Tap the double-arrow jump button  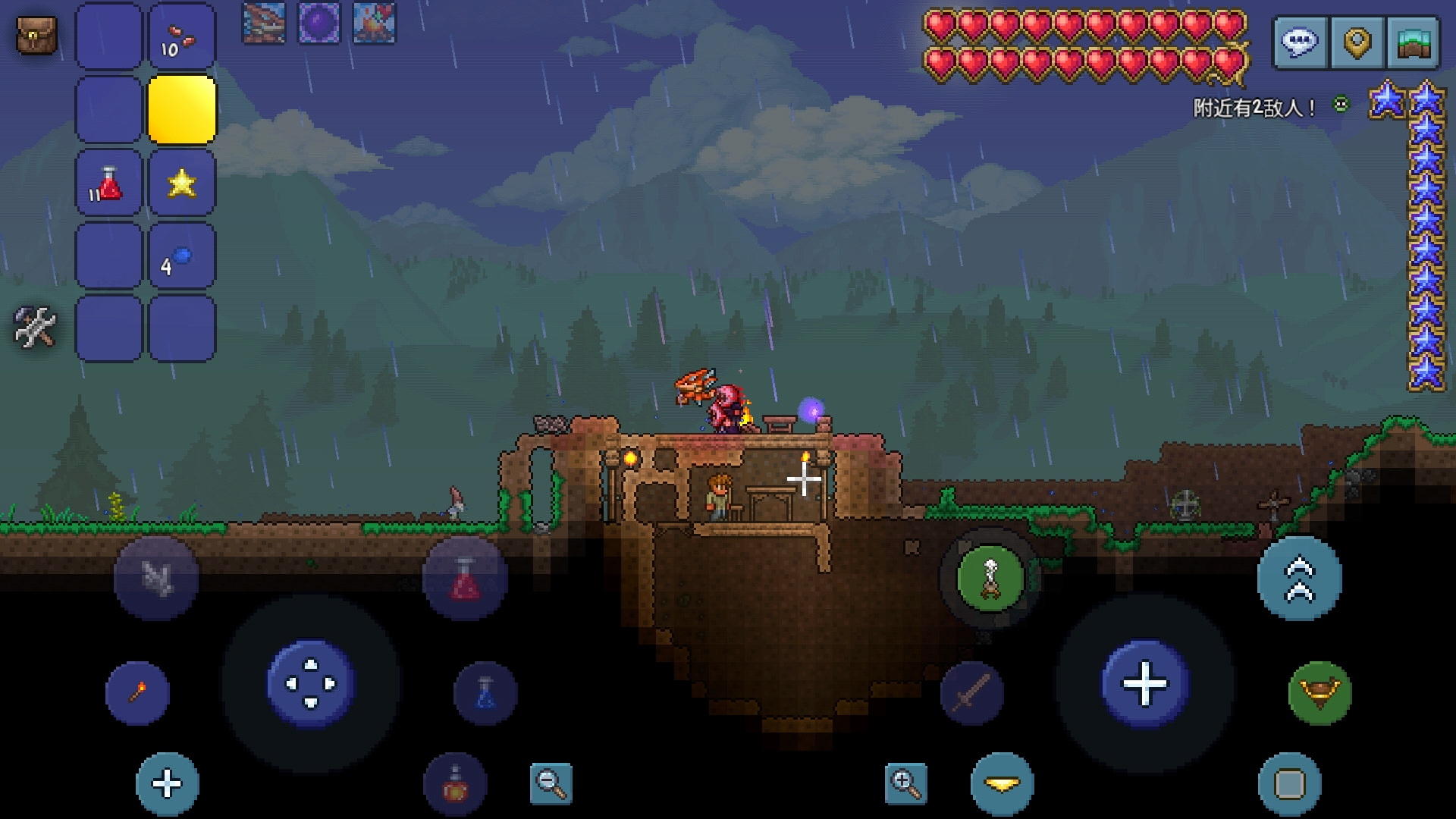[1299, 579]
